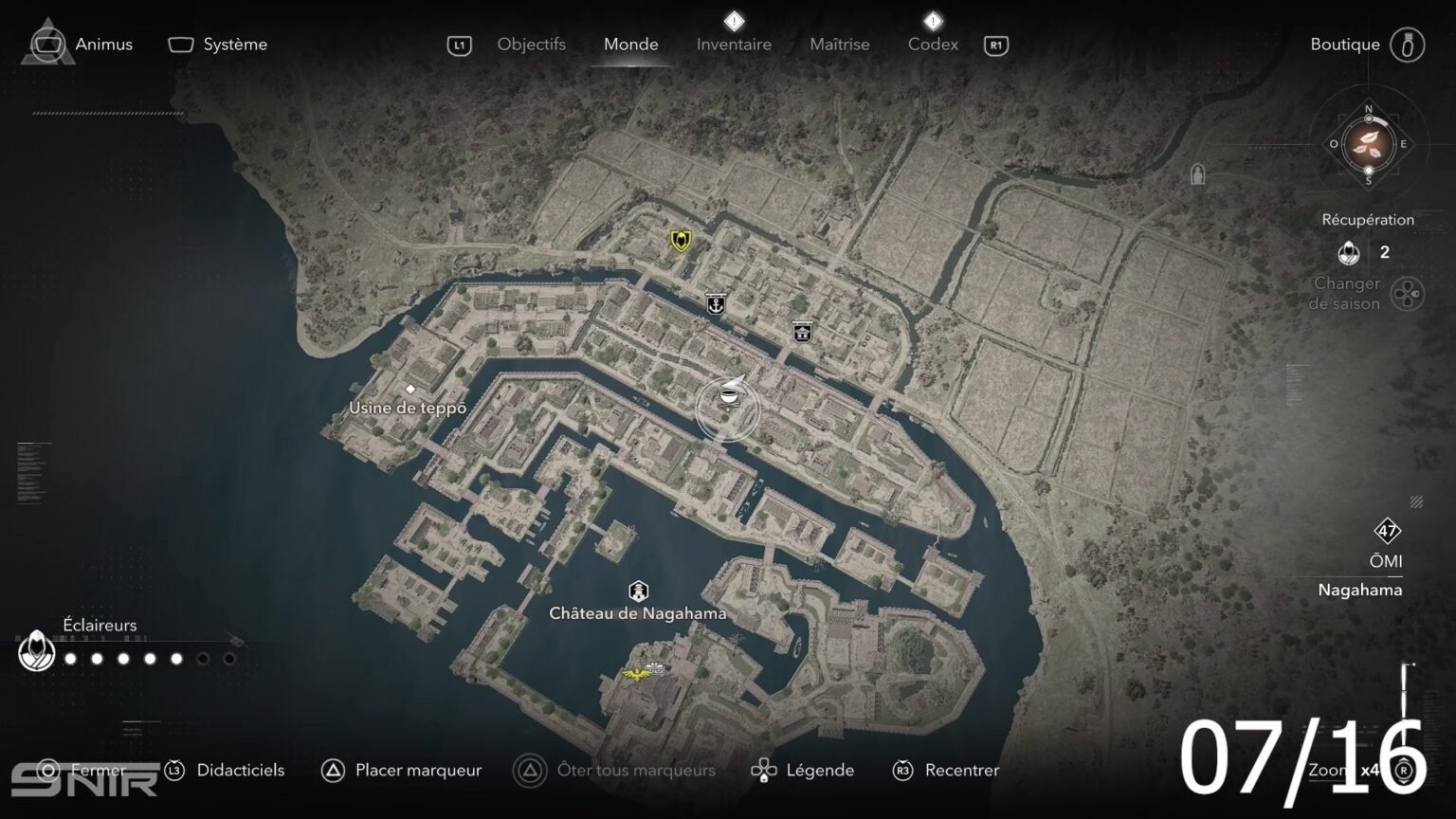
Task: Switch to the Maîtrise tab
Action: [839, 44]
